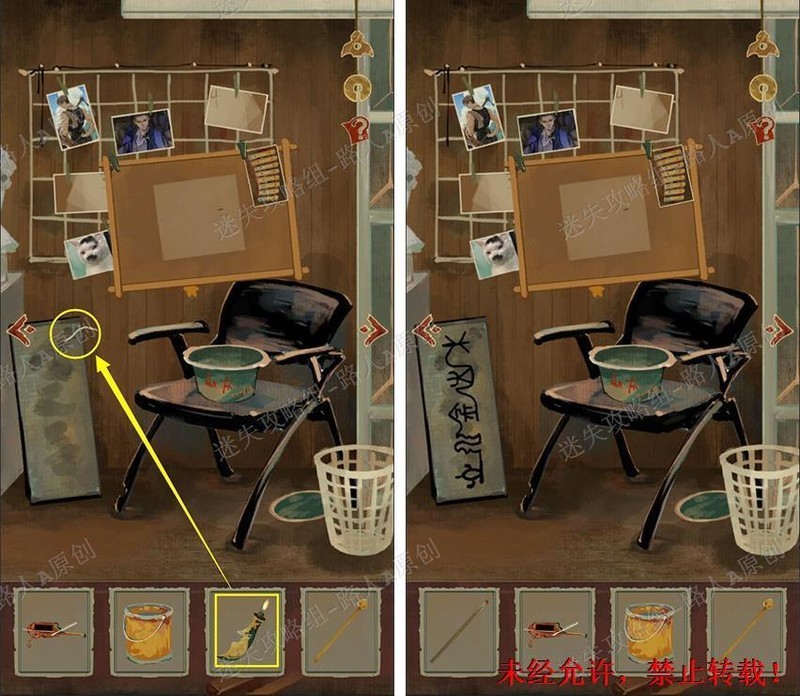Select the gold-tipped staff in the left screenshot
The height and width of the screenshot is (696, 800).
341,629
